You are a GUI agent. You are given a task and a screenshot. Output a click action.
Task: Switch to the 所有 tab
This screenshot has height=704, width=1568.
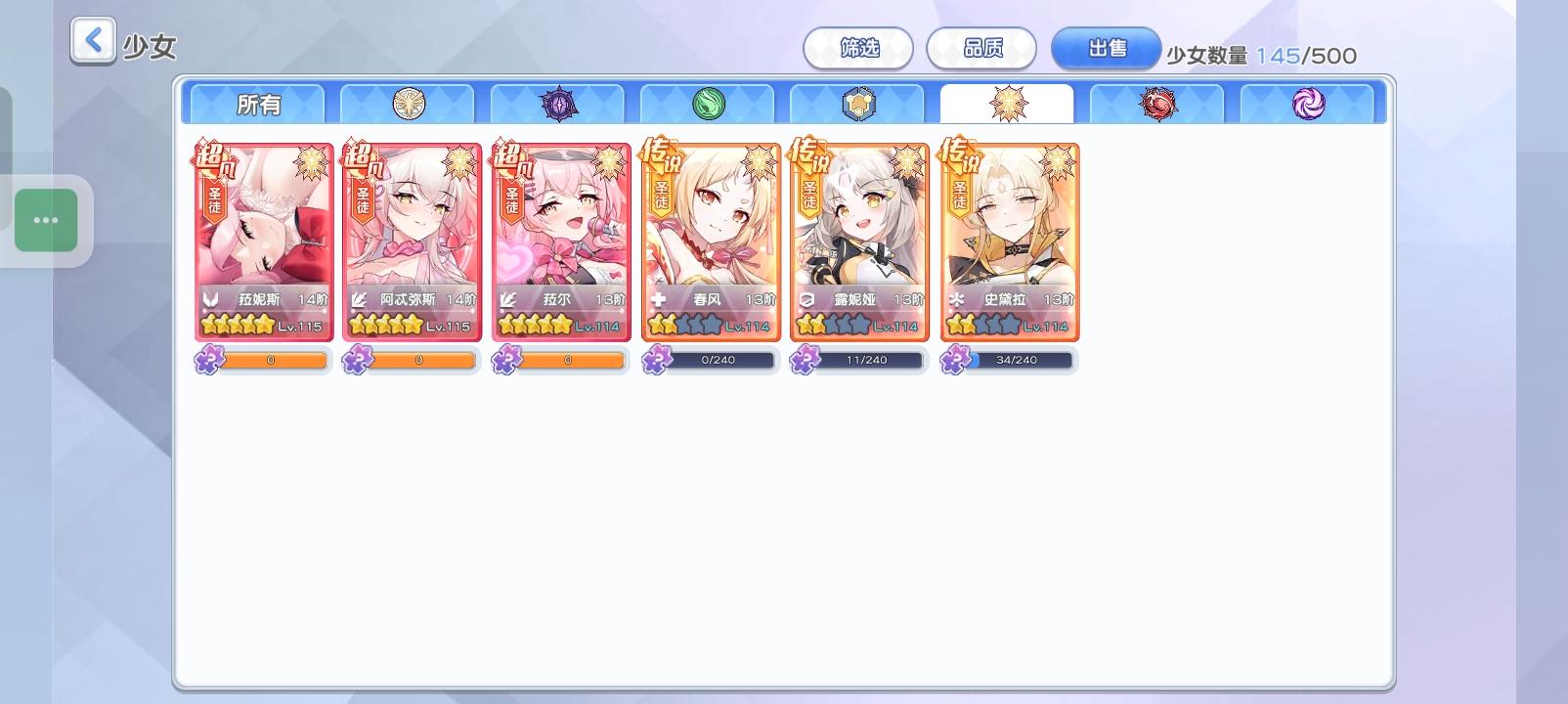point(255,104)
